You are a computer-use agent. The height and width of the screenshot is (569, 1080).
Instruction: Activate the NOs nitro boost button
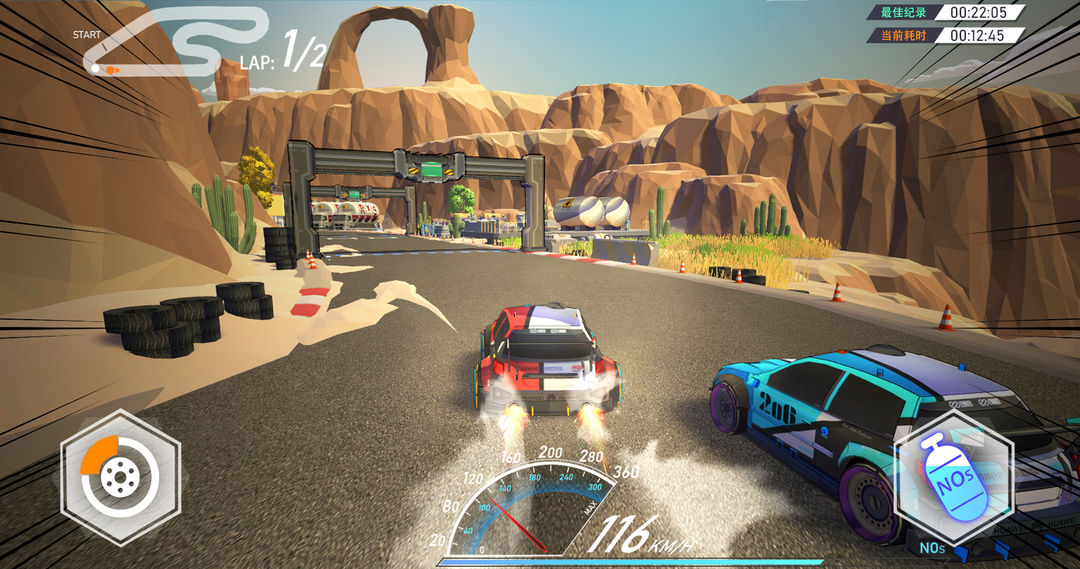coord(953,478)
